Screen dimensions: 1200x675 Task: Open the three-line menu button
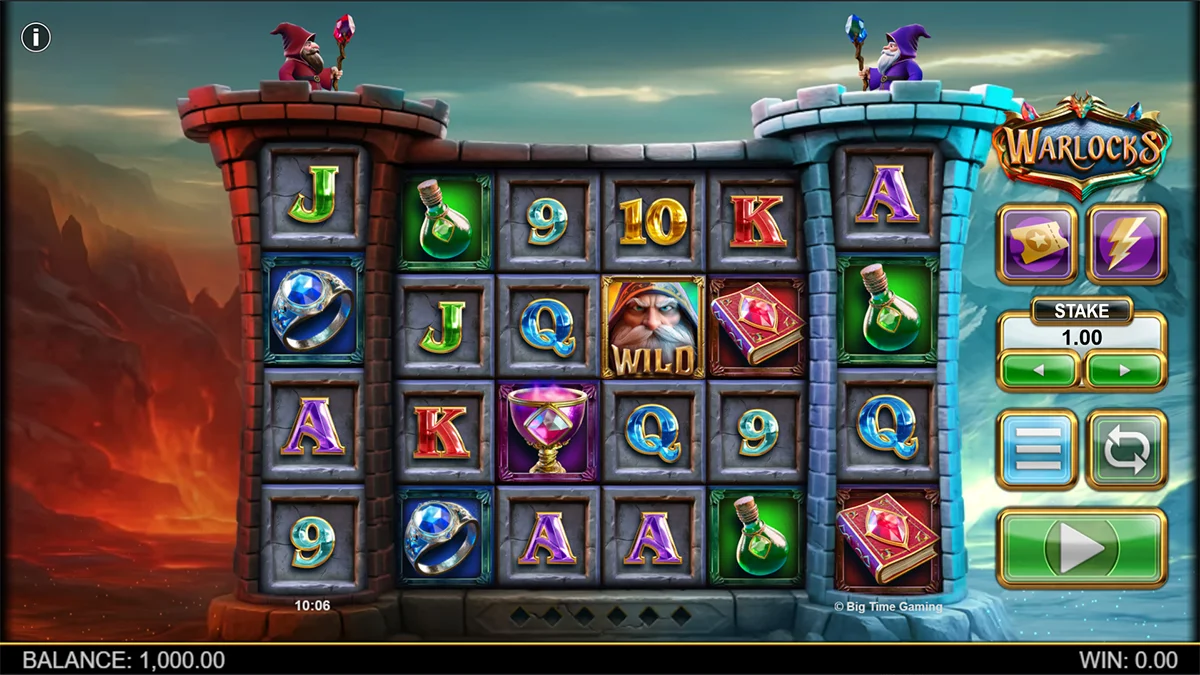(x=1037, y=449)
